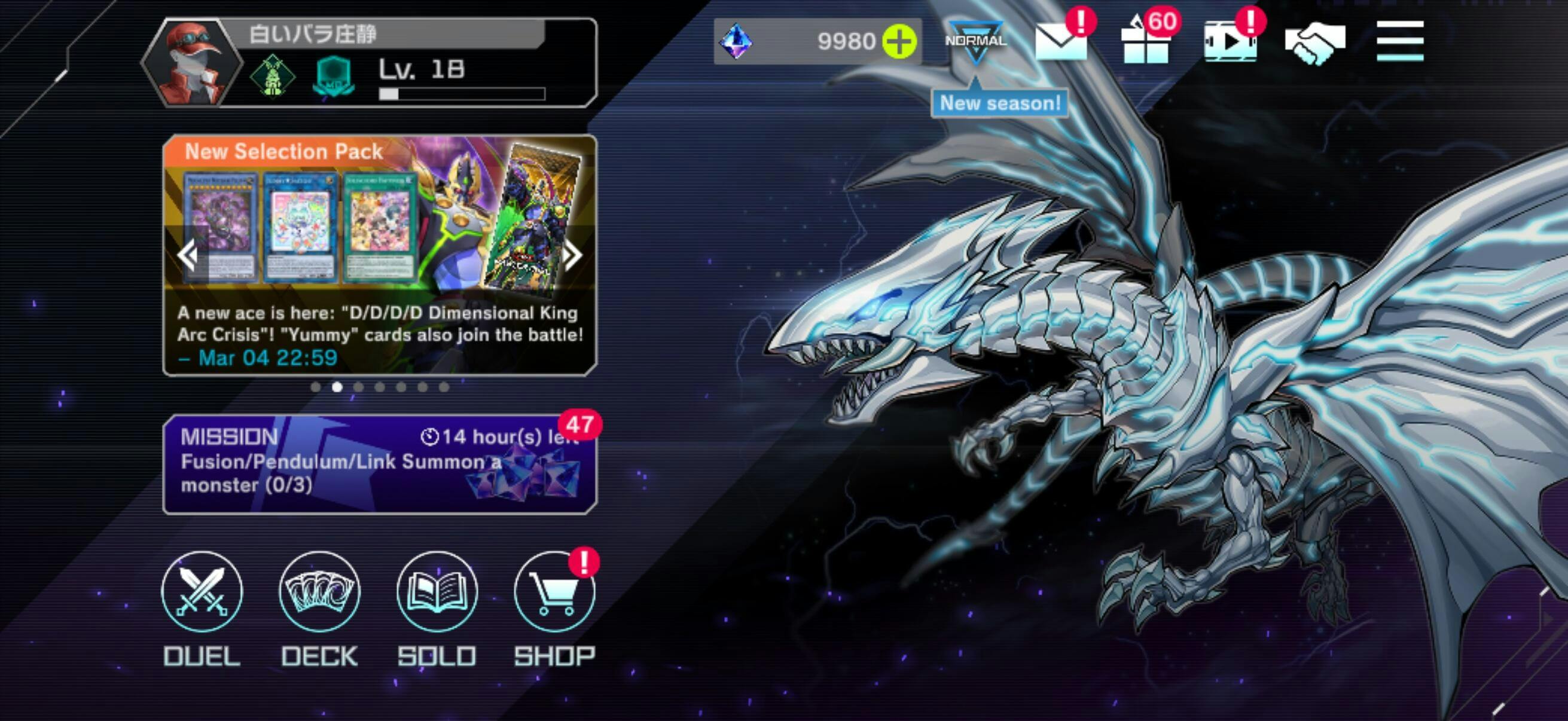Open the MISSION panel
The image size is (1568, 721).
point(379,465)
